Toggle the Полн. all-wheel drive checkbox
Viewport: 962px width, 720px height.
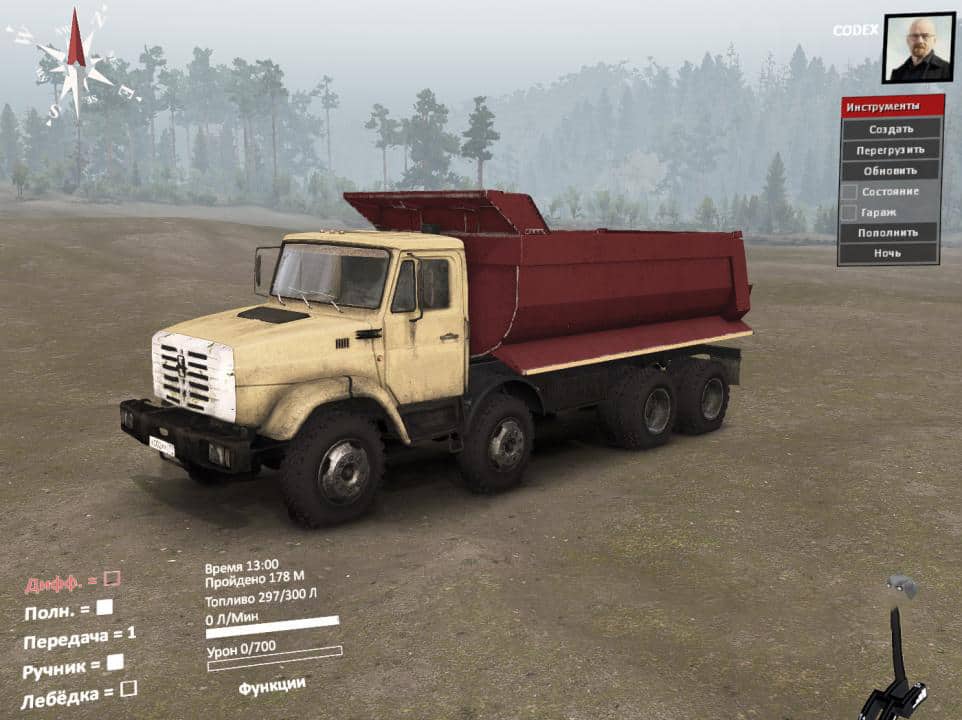[x=104, y=606]
